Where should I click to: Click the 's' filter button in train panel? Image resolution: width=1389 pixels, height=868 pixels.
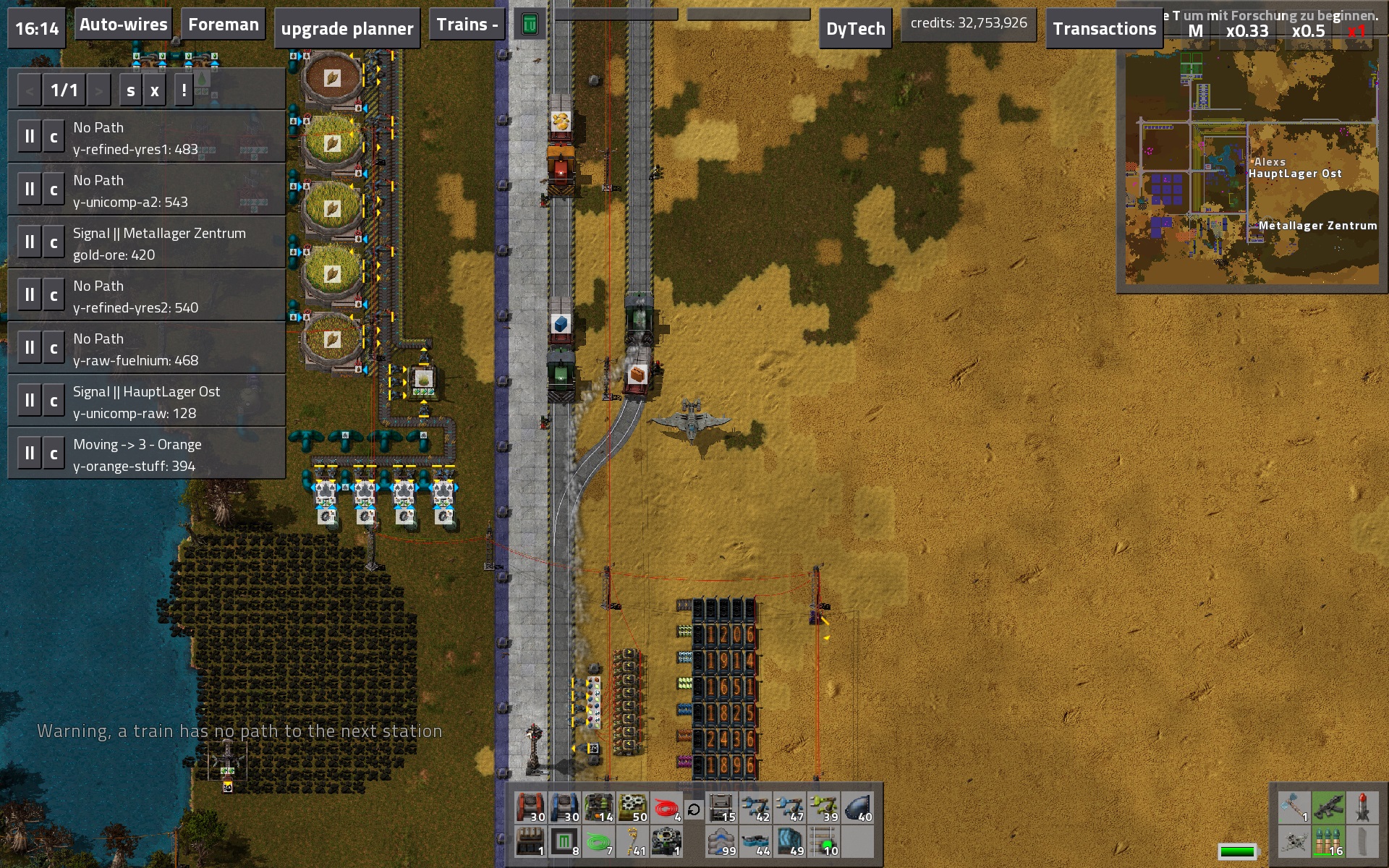click(x=131, y=91)
